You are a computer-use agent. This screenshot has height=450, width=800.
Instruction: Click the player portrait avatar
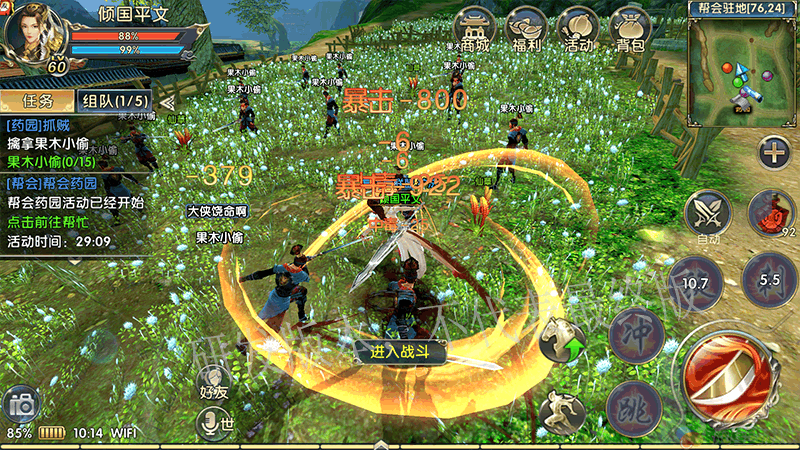click(35, 35)
